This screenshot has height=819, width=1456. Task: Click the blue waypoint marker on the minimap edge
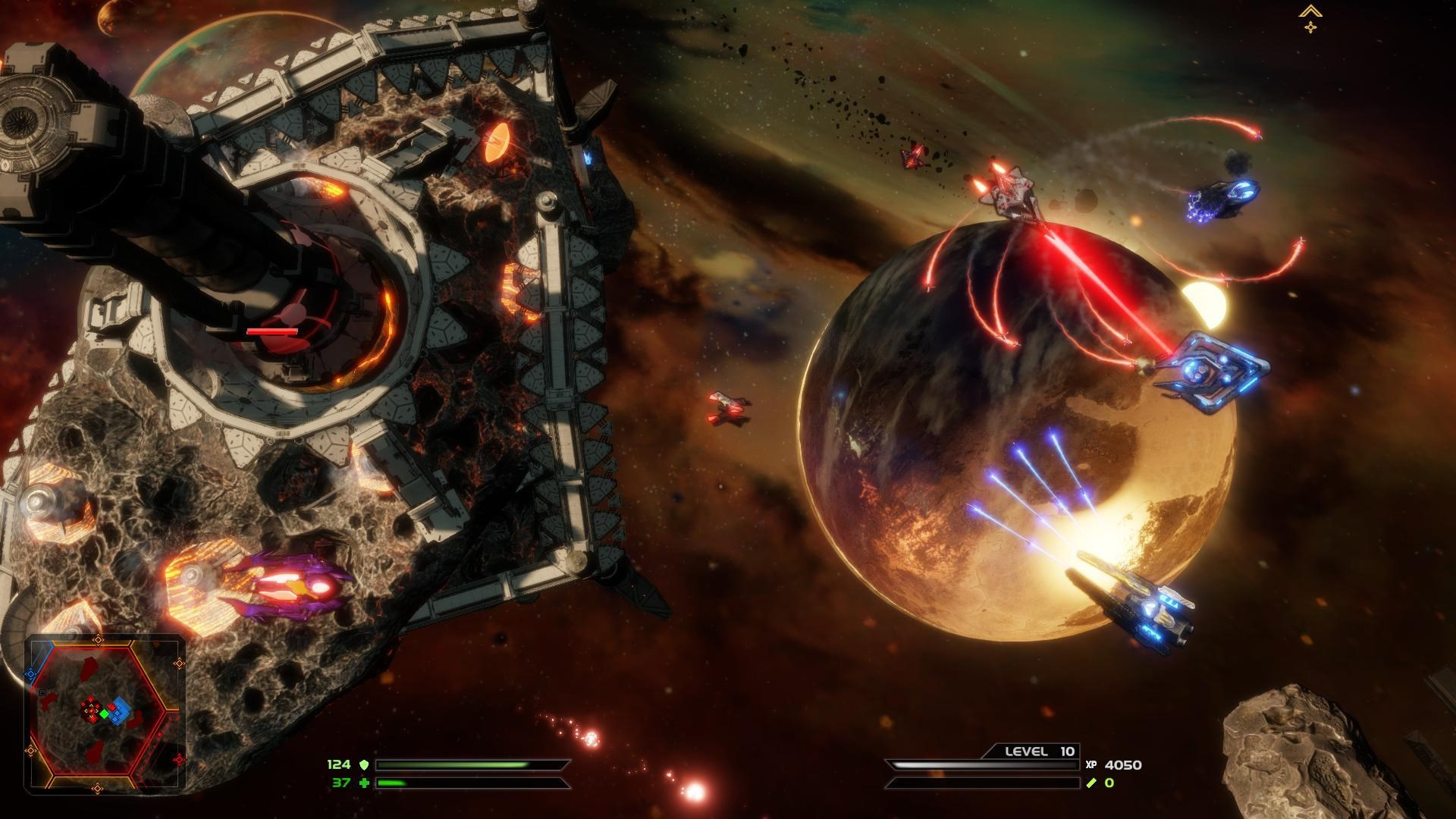tap(30, 673)
